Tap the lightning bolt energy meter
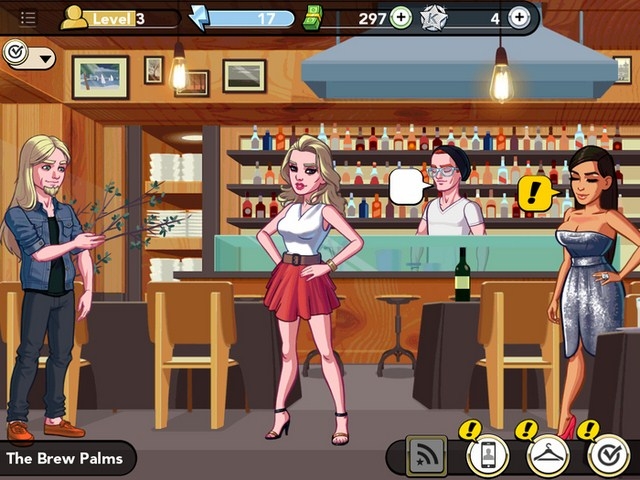This screenshot has height=480, width=640. [x=251, y=18]
